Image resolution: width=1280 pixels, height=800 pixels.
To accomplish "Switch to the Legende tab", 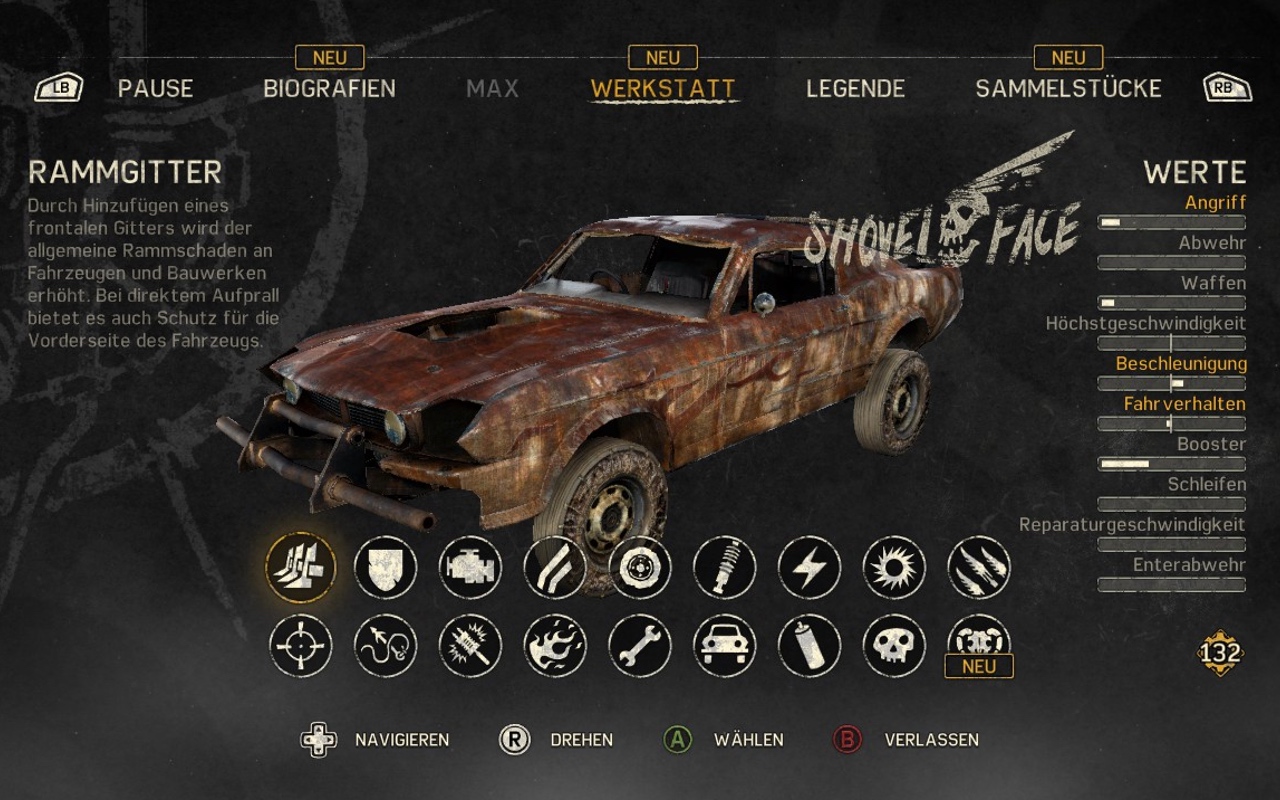I will (x=855, y=88).
